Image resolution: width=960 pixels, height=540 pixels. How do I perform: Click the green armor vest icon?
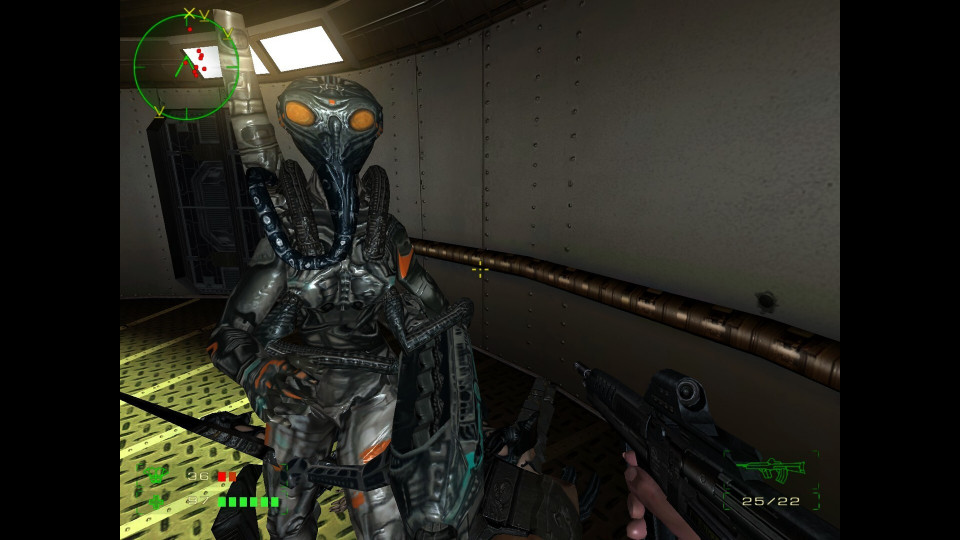156,476
